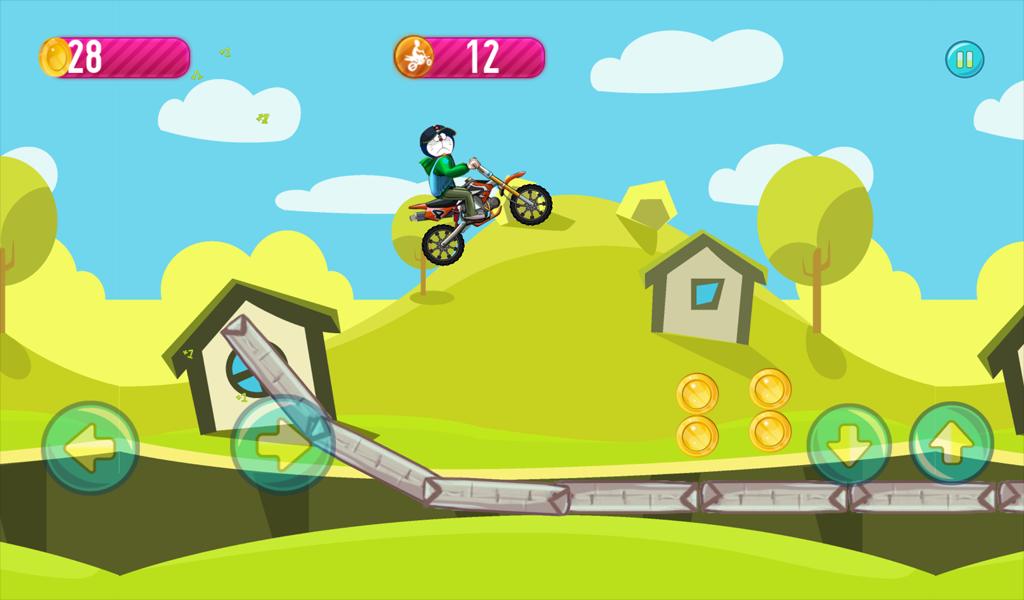Image resolution: width=1024 pixels, height=600 pixels.
Task: Tap the left arrow control button
Action: [x=90, y=447]
